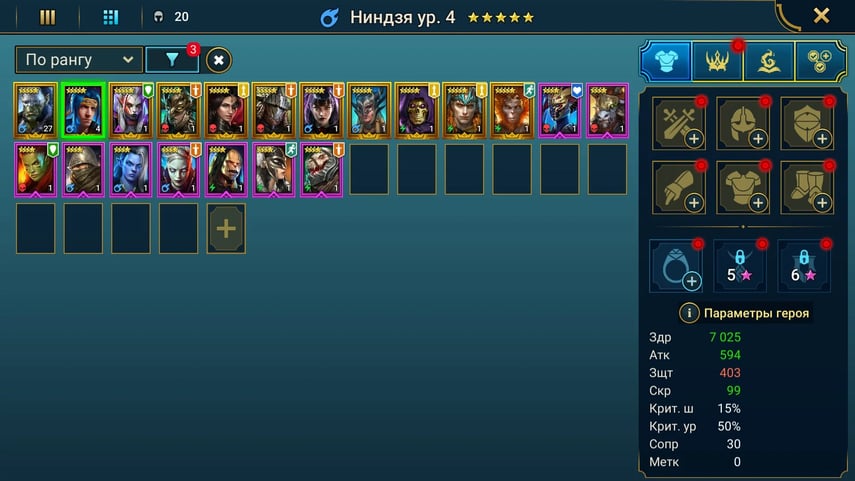855x481 pixels.
Task: Equip boots in the boots slot
Action: [807, 188]
